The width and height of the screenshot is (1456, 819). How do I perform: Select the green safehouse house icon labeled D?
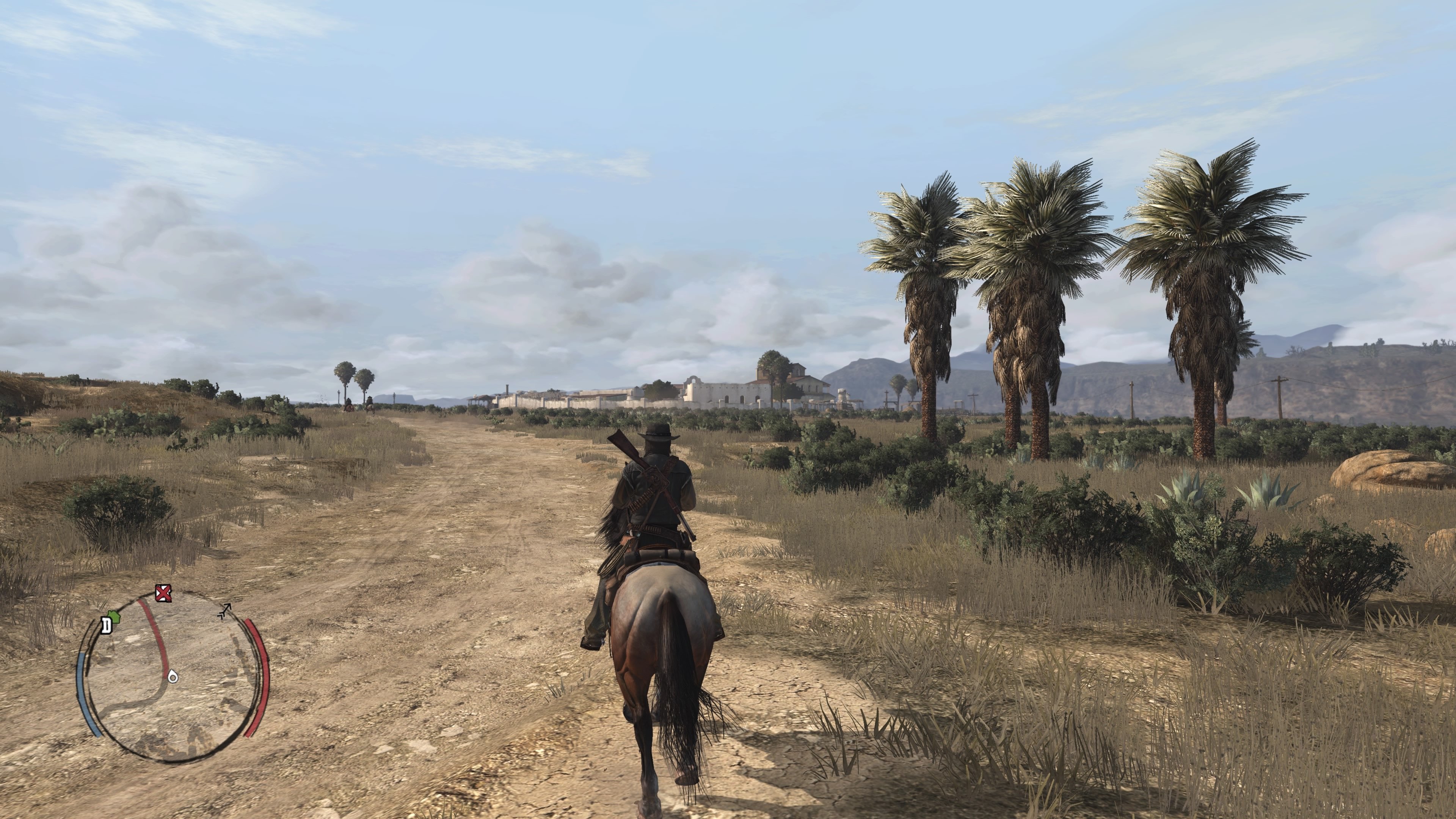(x=115, y=617)
